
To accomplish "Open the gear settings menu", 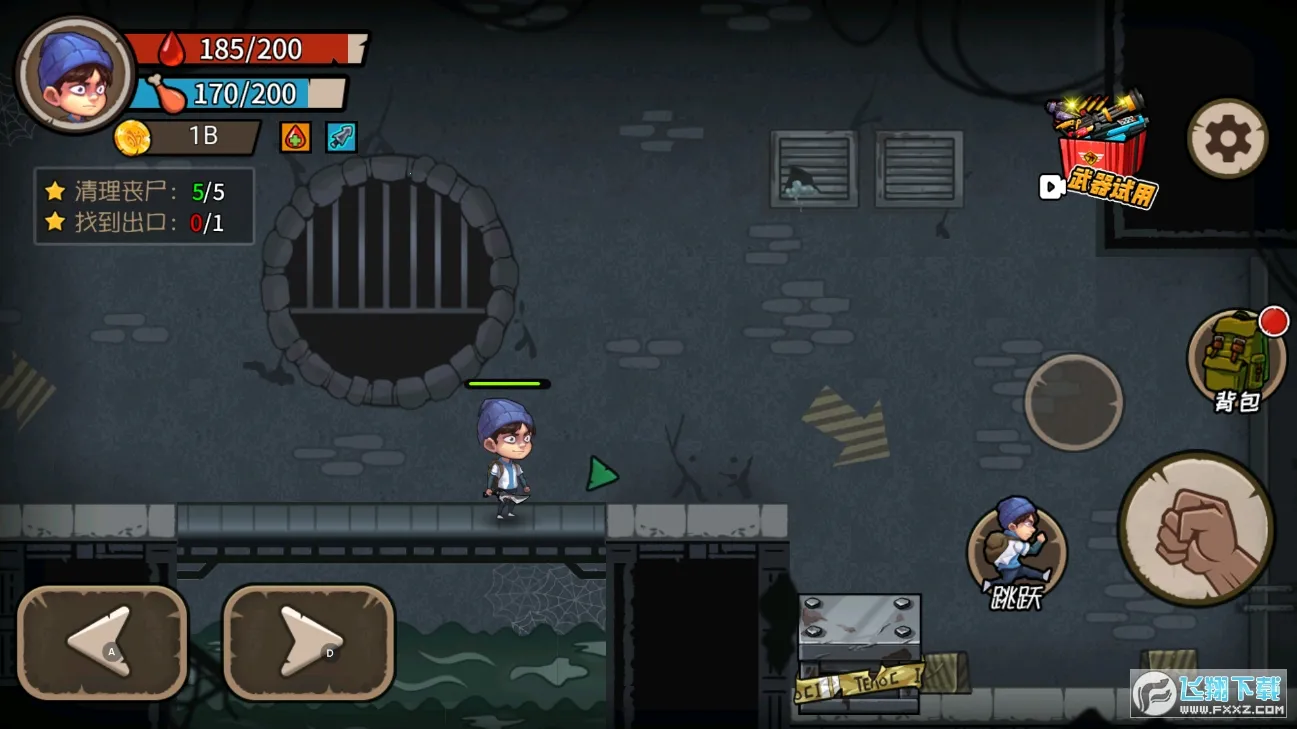I will pyautogui.click(x=1227, y=138).
